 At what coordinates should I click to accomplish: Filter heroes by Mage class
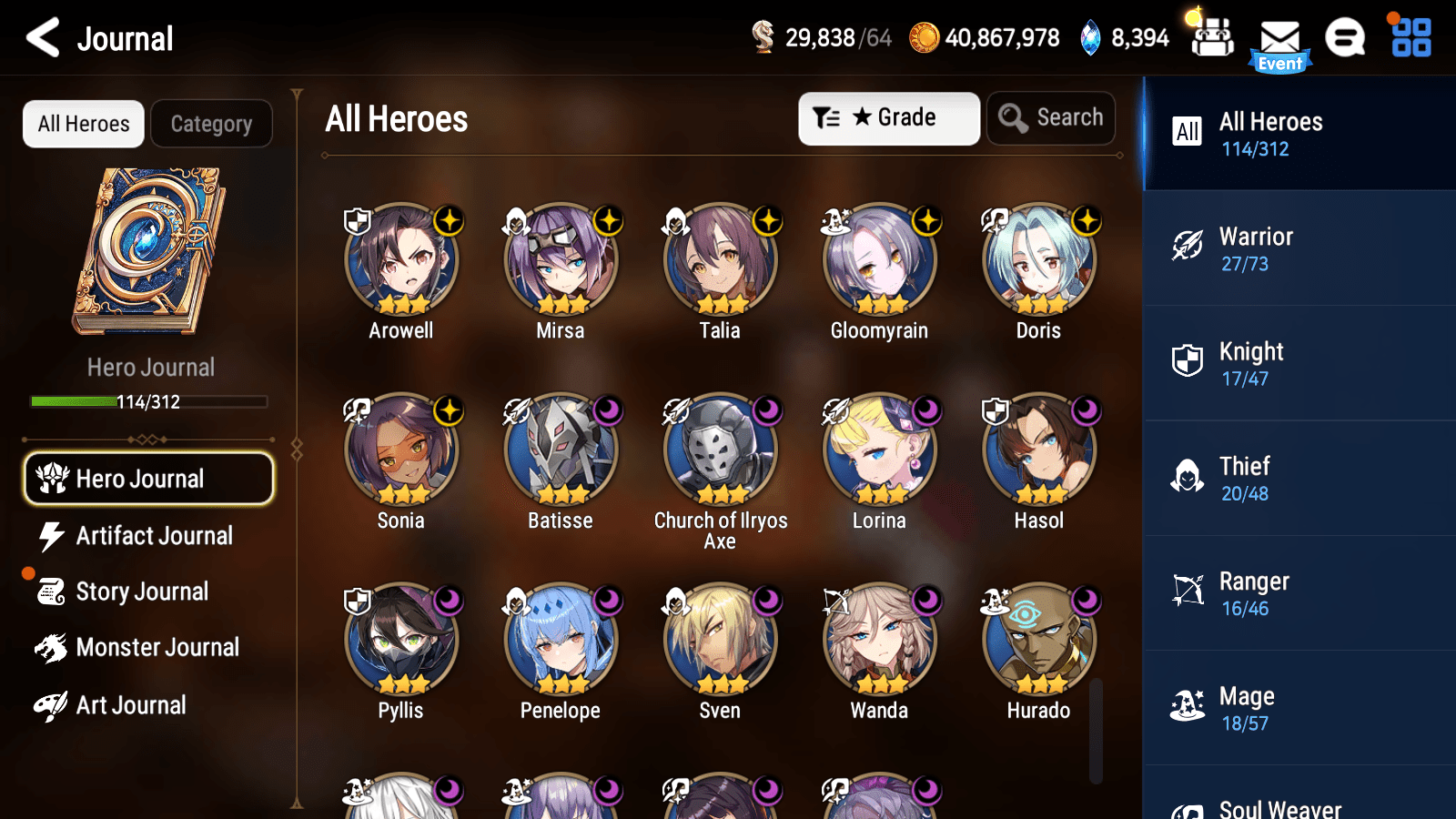coord(1299,708)
